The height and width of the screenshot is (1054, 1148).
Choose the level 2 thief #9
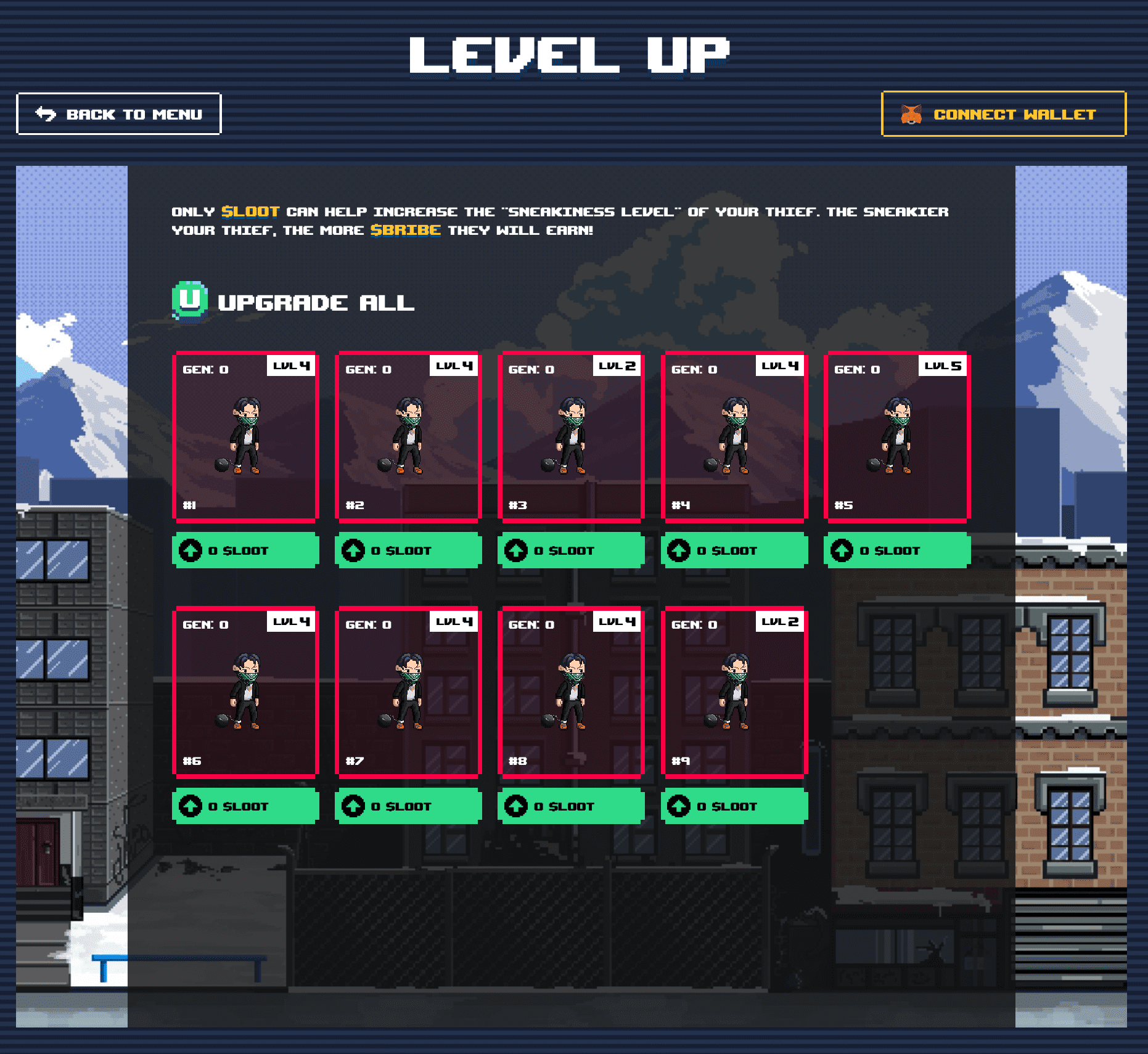tap(734, 692)
